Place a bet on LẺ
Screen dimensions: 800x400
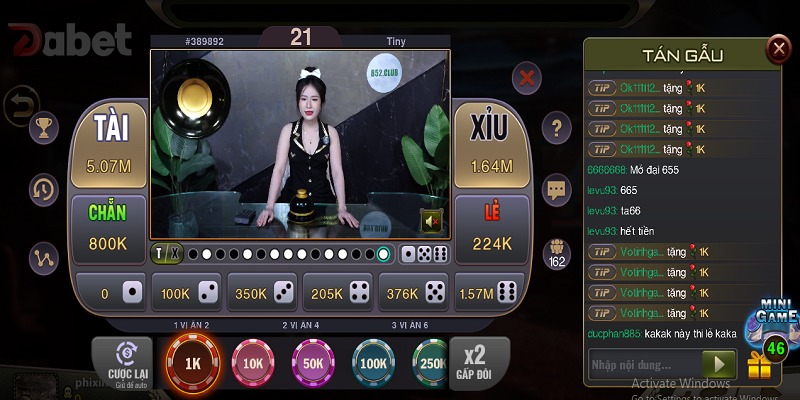[x=491, y=229]
